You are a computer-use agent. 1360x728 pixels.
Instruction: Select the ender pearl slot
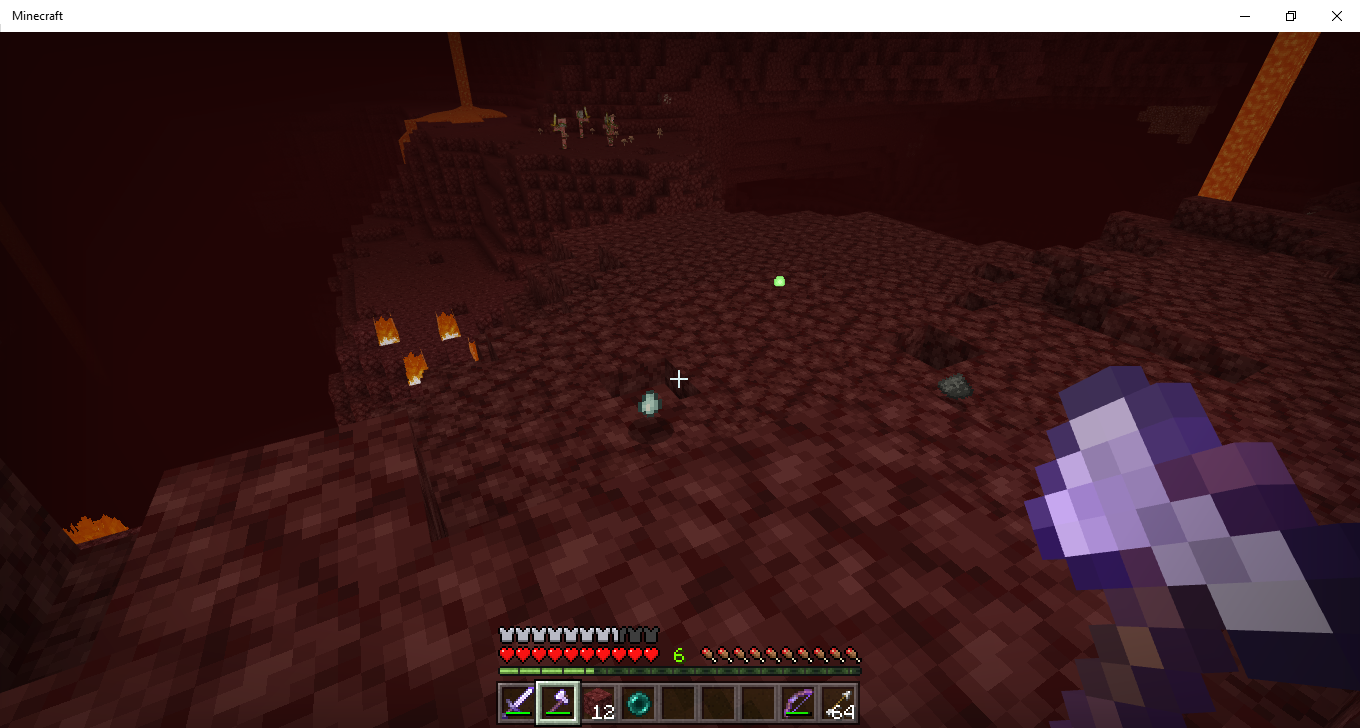click(x=638, y=703)
